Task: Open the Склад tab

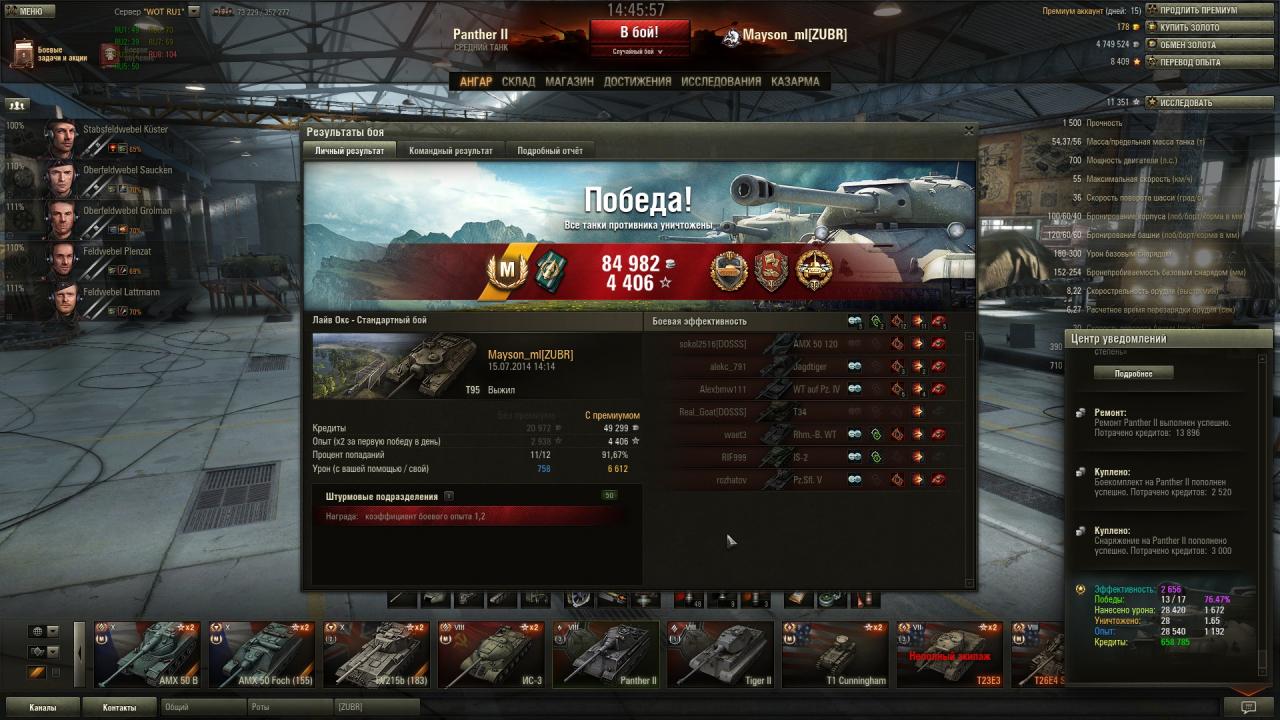Action: (518, 82)
